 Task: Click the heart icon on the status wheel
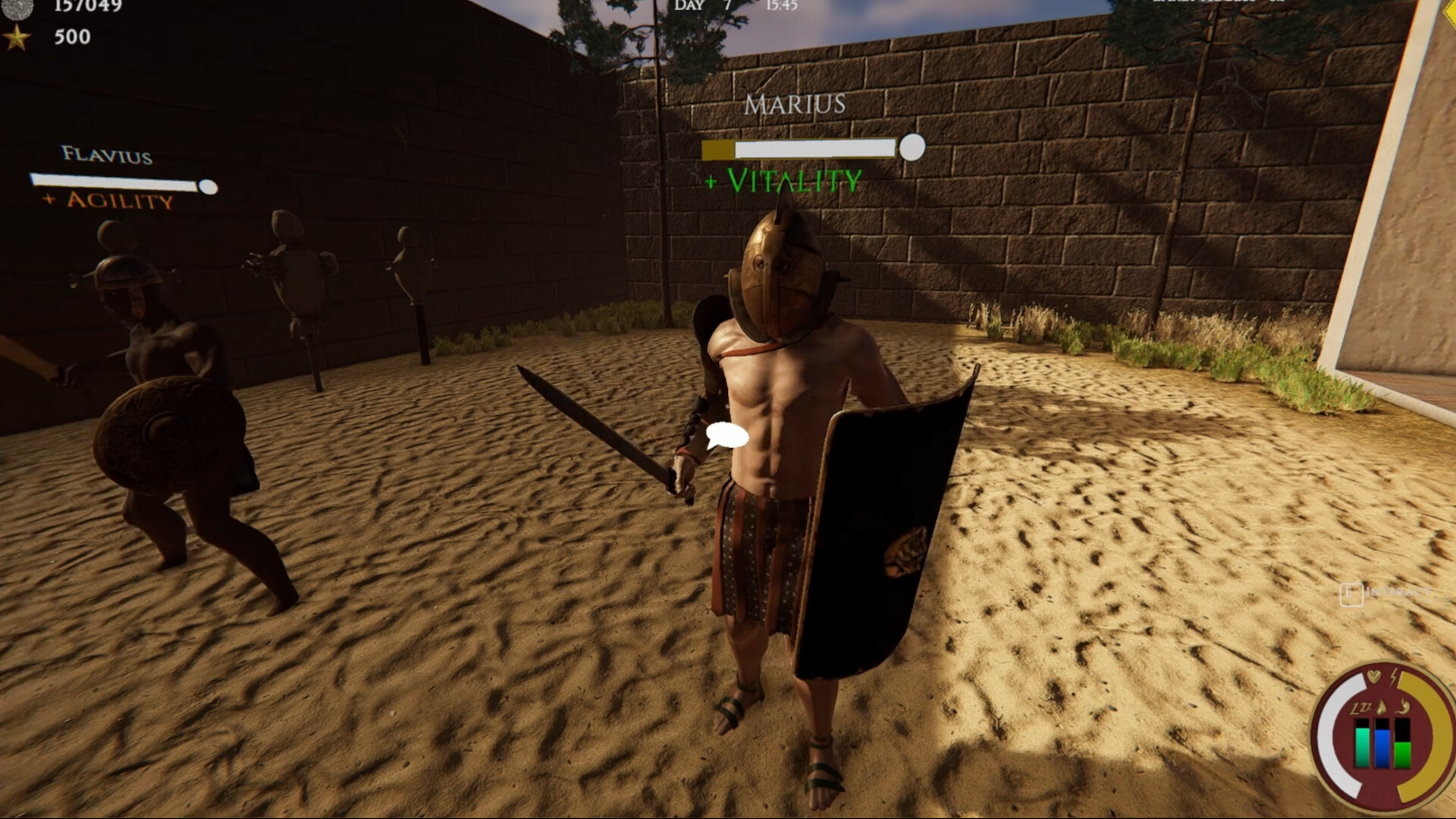tap(1373, 676)
